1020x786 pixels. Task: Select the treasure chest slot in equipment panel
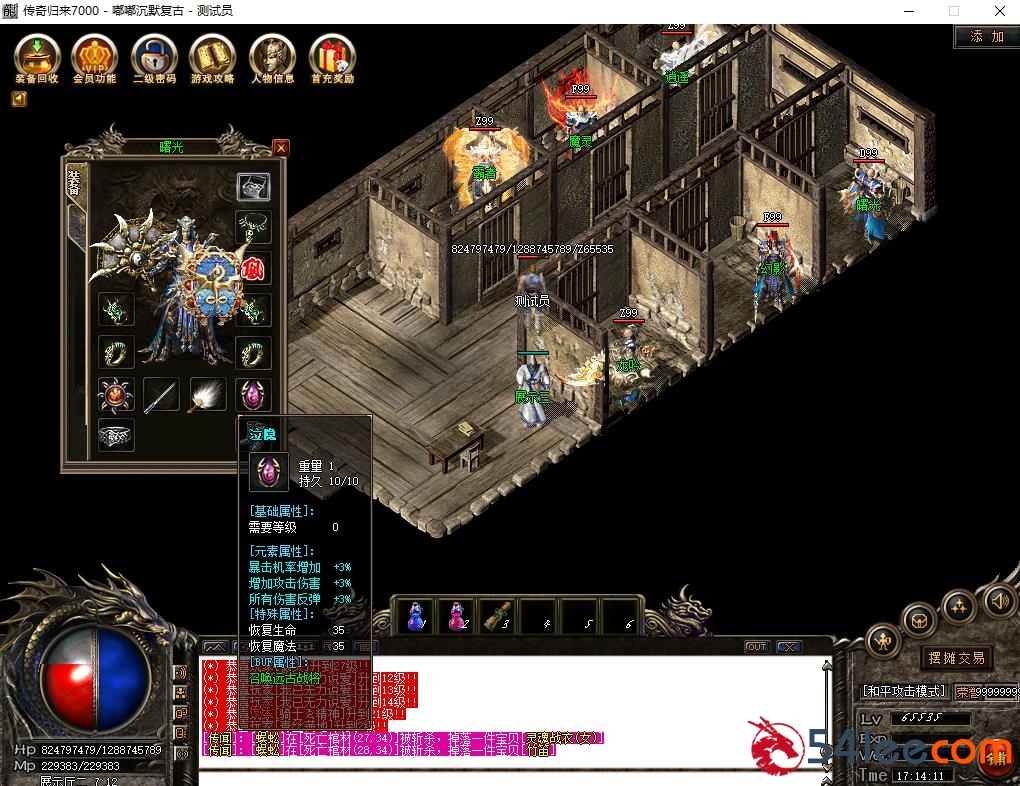pyautogui.click(x=253, y=186)
